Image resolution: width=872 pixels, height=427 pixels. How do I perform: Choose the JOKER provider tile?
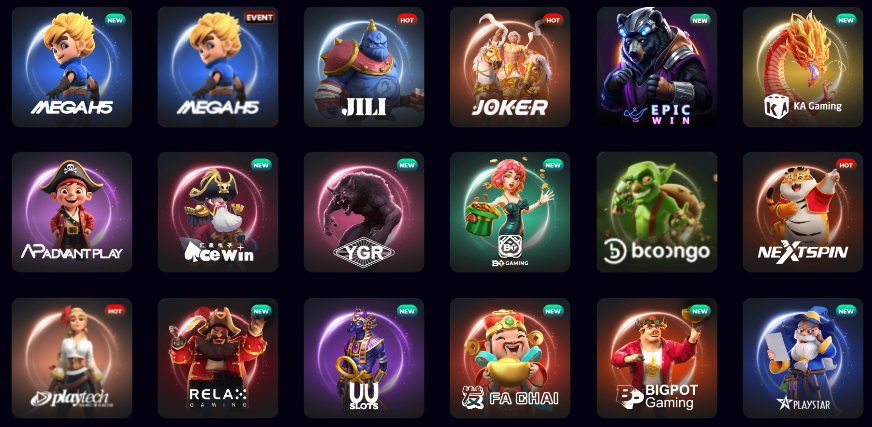pos(510,67)
